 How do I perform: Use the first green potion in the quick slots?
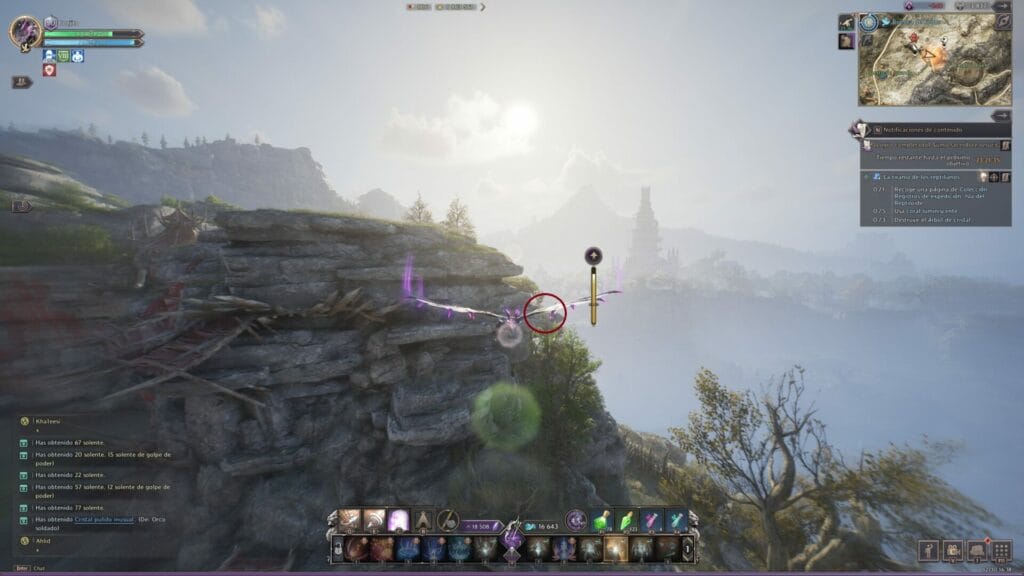(x=604, y=520)
